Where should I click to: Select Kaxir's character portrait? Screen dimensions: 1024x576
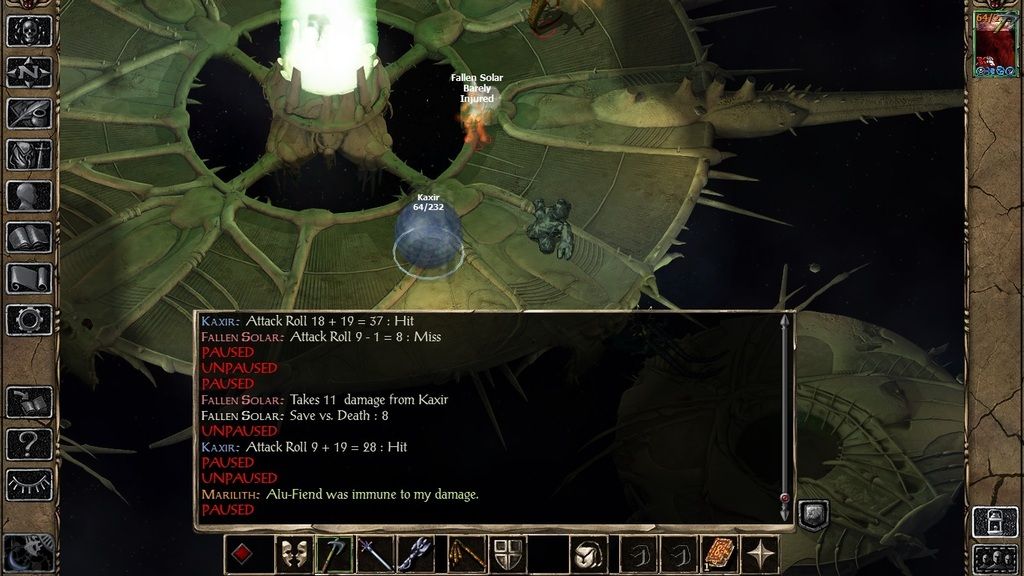[994, 44]
